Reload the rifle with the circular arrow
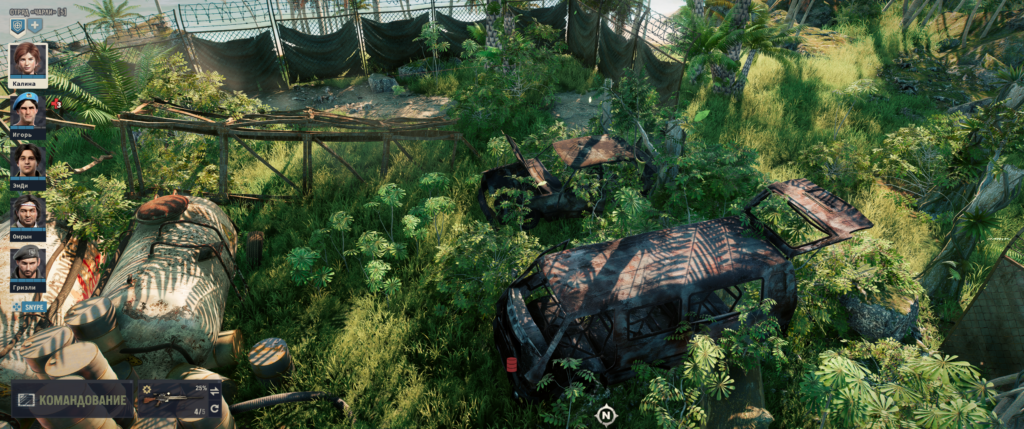 [x=214, y=409]
